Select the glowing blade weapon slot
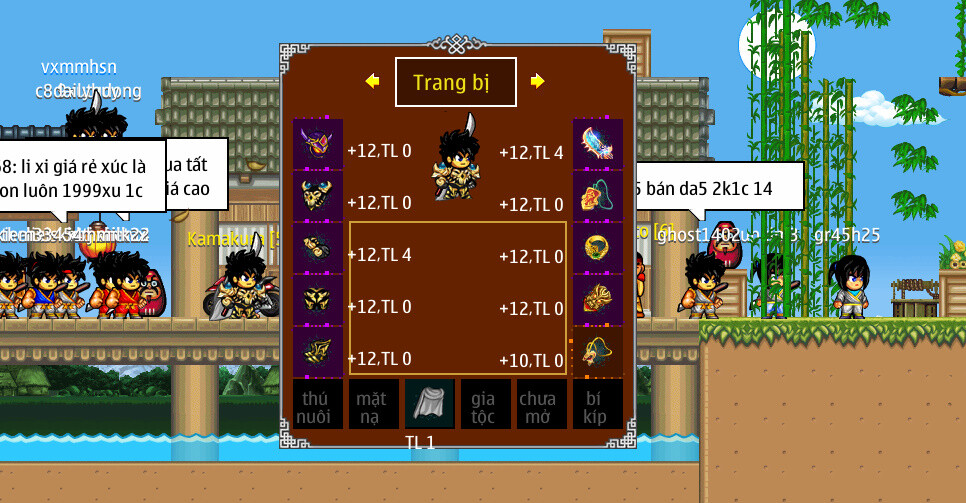Viewport: 966px width, 503px height. 598,144
